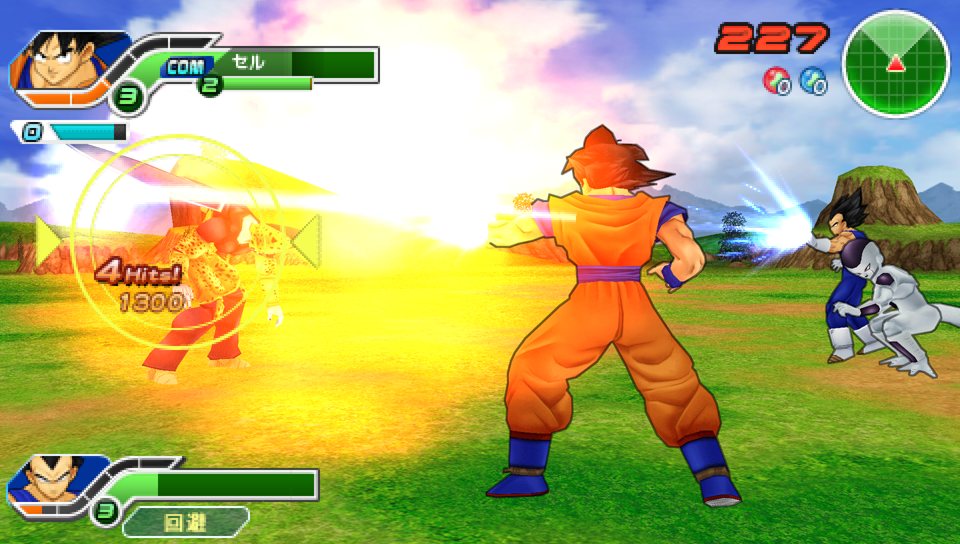
Task: Click the blue capsule item icon
Action: coord(813,80)
